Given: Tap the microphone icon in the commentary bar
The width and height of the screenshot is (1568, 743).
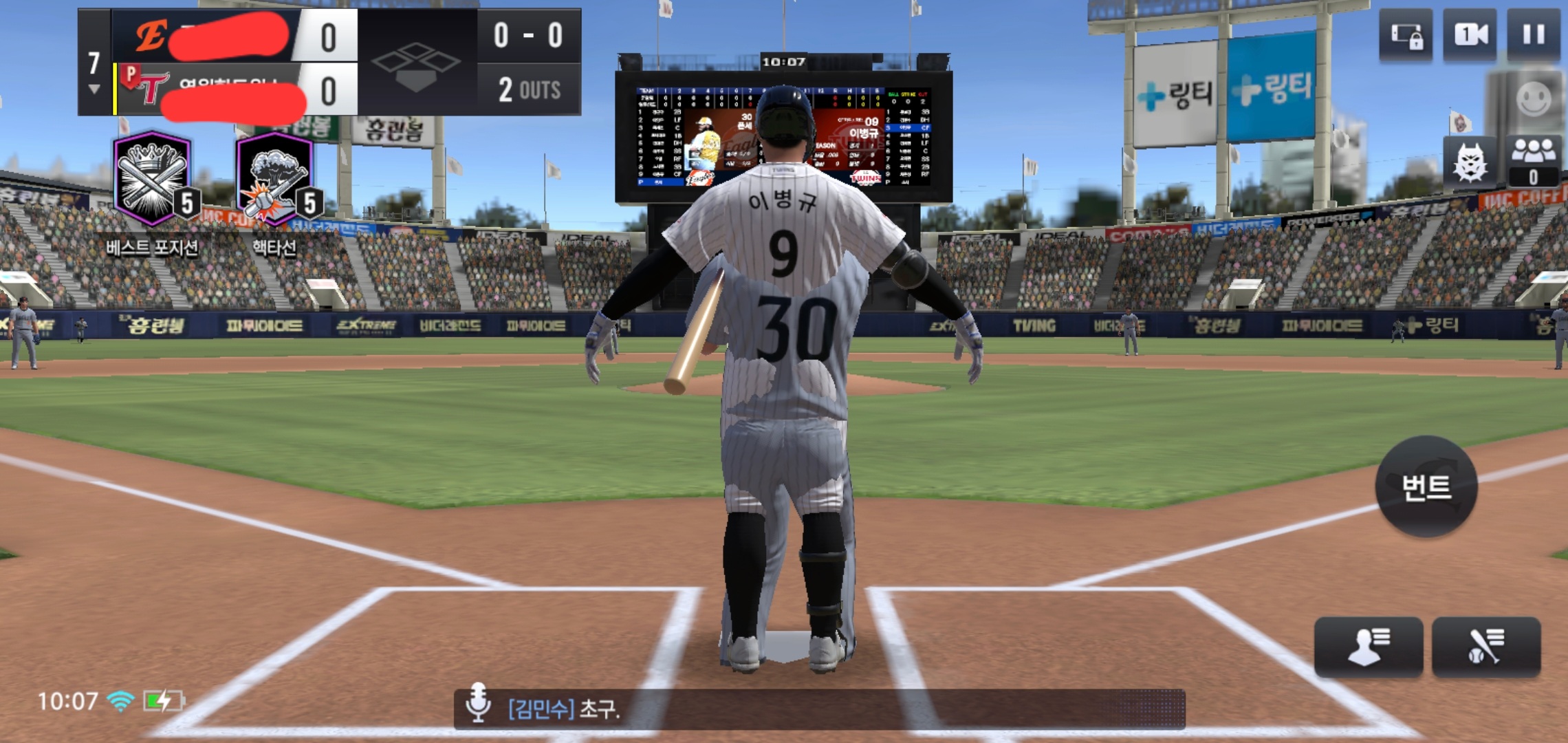Looking at the screenshot, I should 478,704.
